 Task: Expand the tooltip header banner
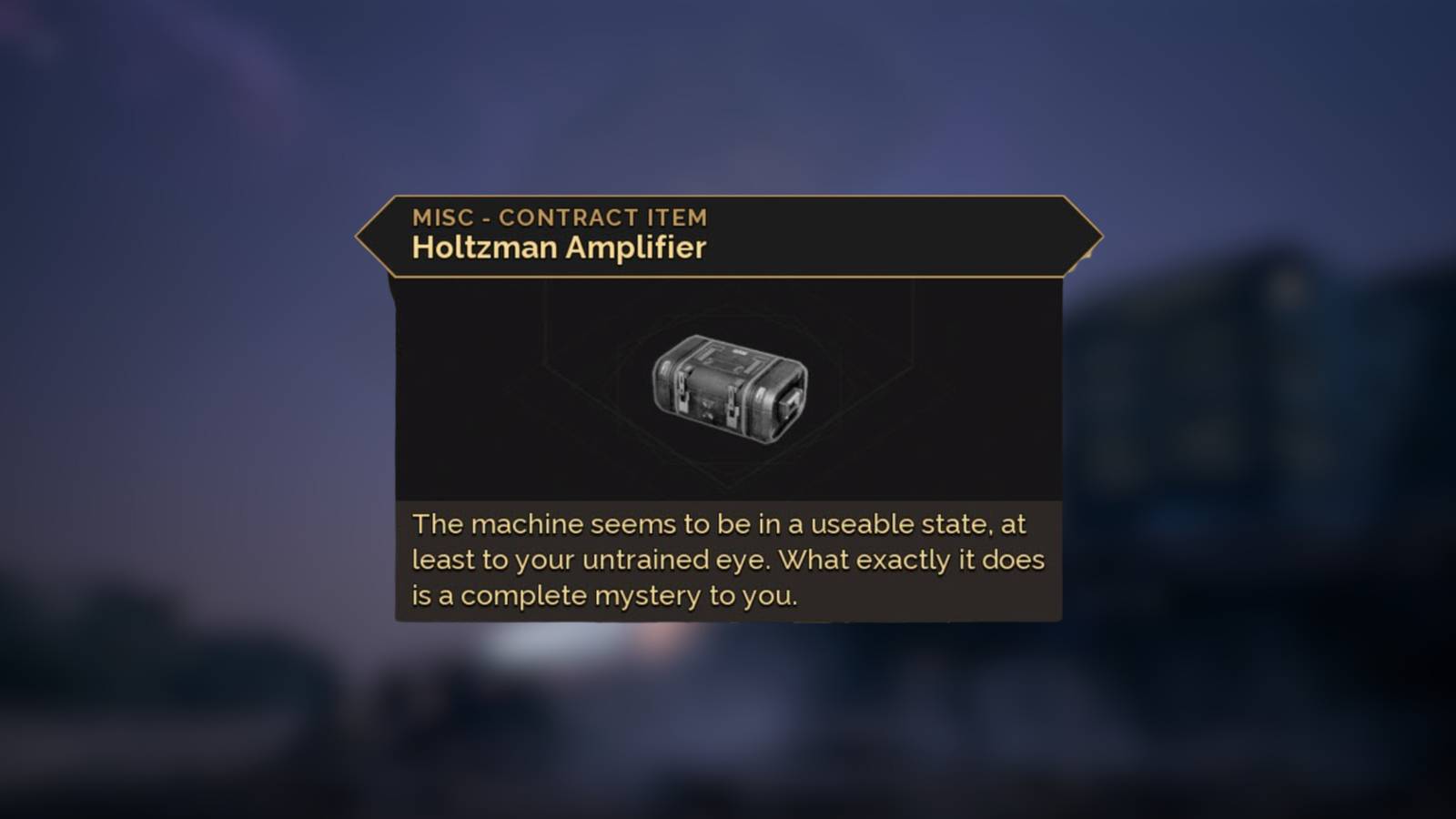(728, 235)
